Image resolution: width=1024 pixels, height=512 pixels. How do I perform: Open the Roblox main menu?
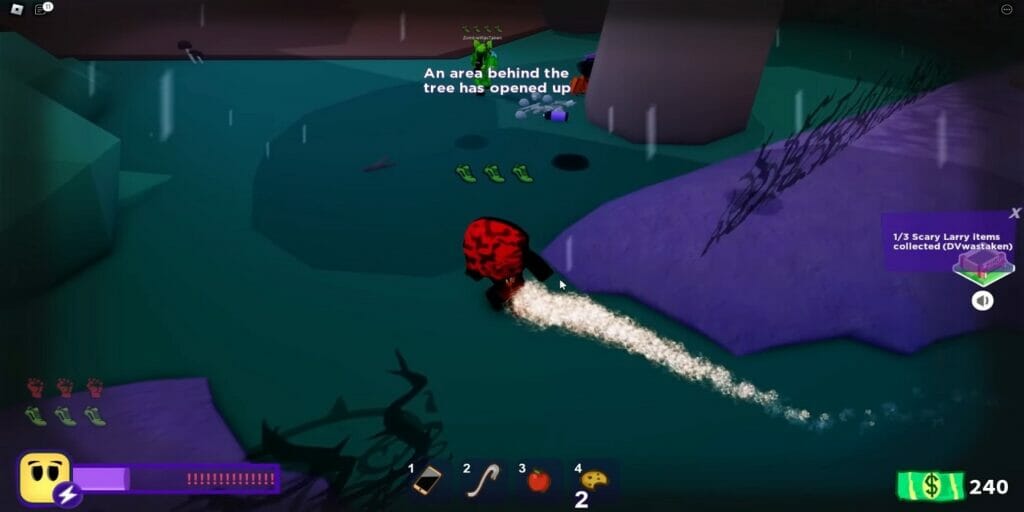14,9
